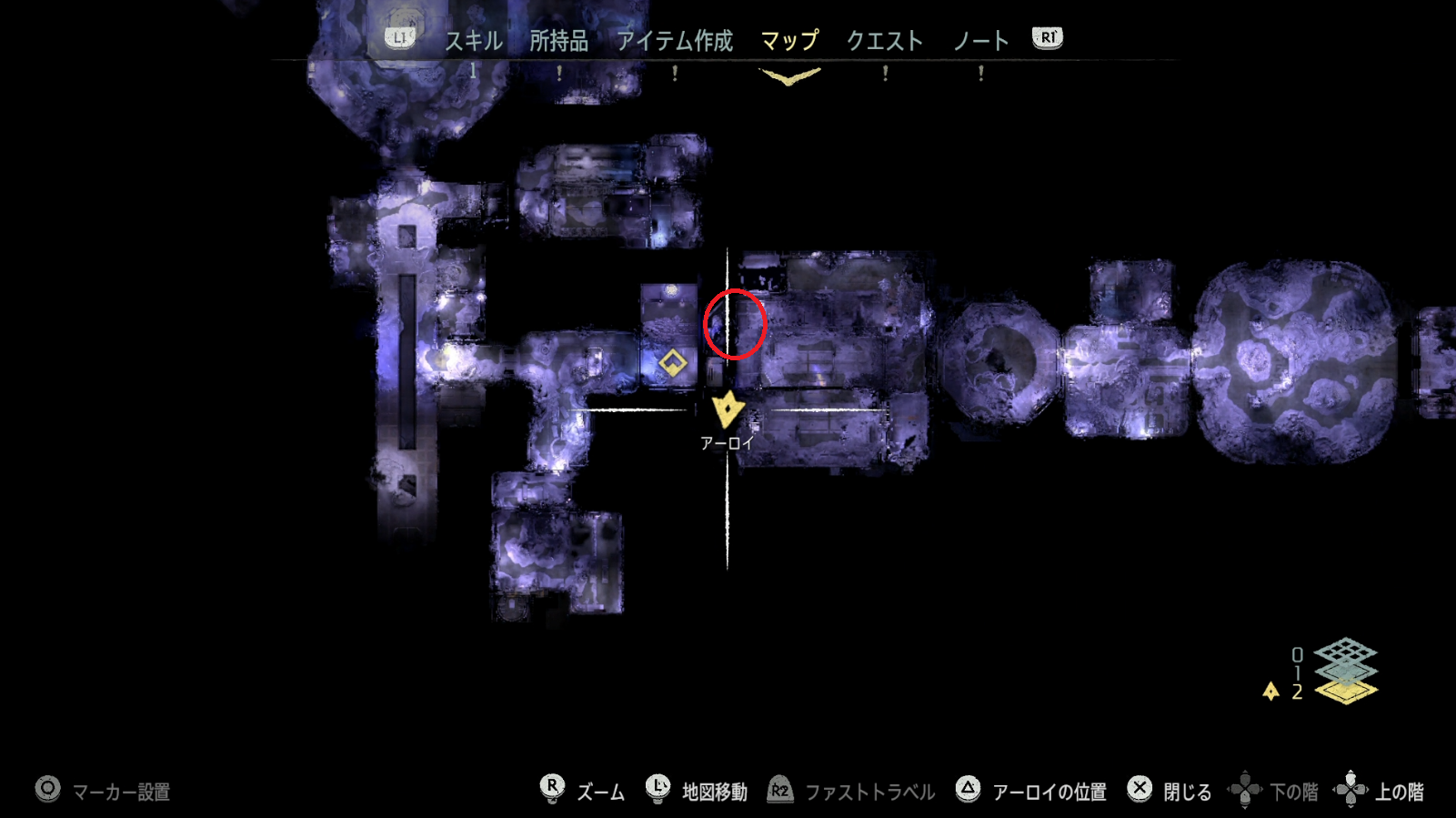Viewport: 1456px width, 818px height.
Task: Click the gold chevron beneath the マップ tab
Action: pos(788,78)
